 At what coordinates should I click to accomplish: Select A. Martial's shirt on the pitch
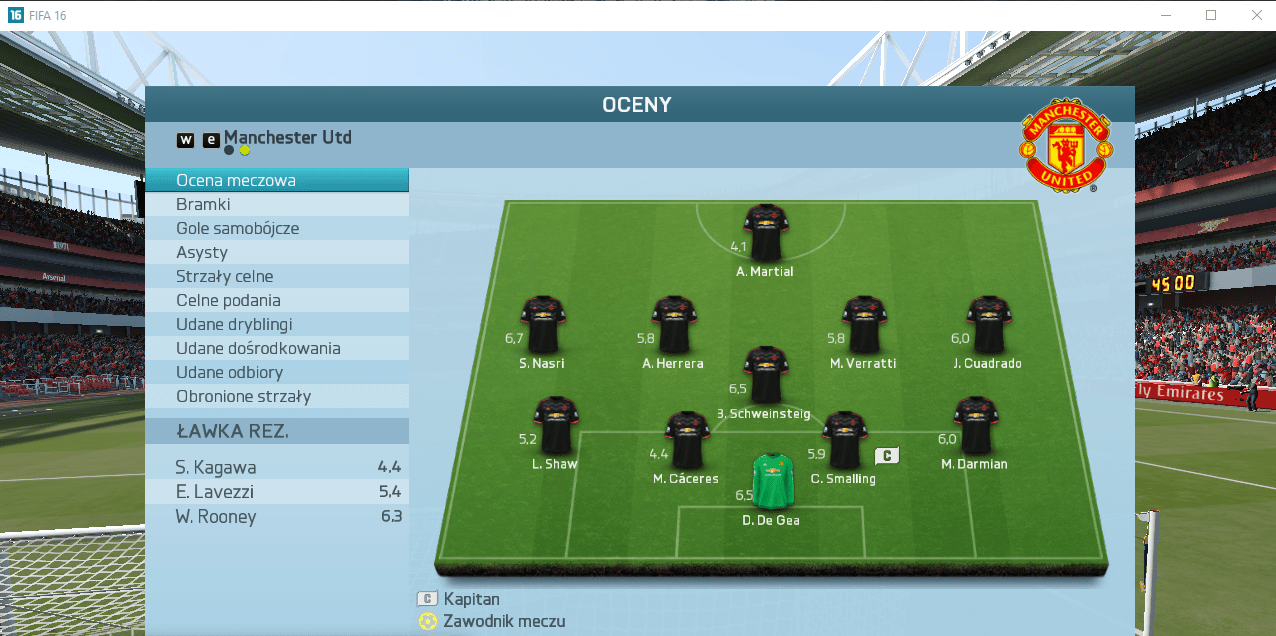(x=766, y=233)
